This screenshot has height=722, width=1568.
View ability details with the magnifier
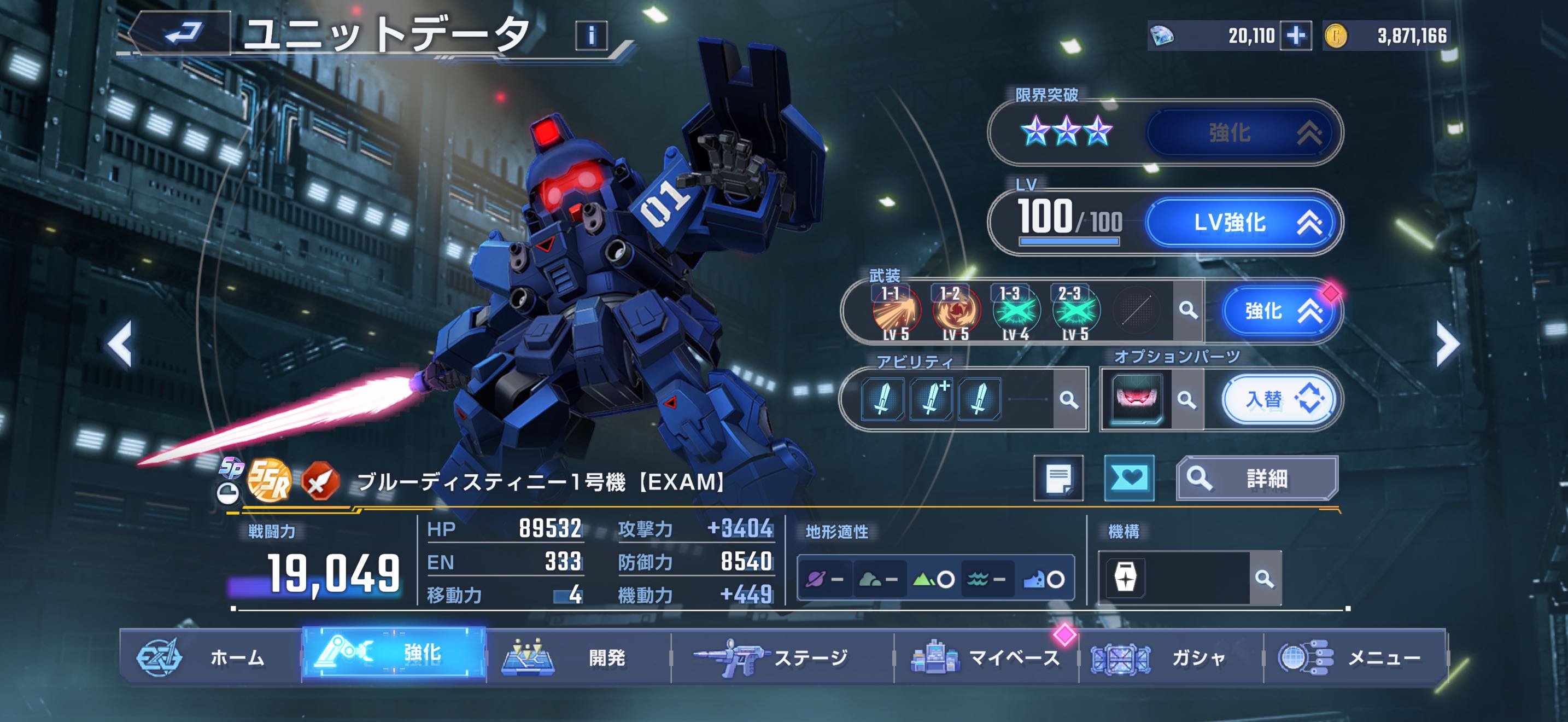[x=1069, y=399]
